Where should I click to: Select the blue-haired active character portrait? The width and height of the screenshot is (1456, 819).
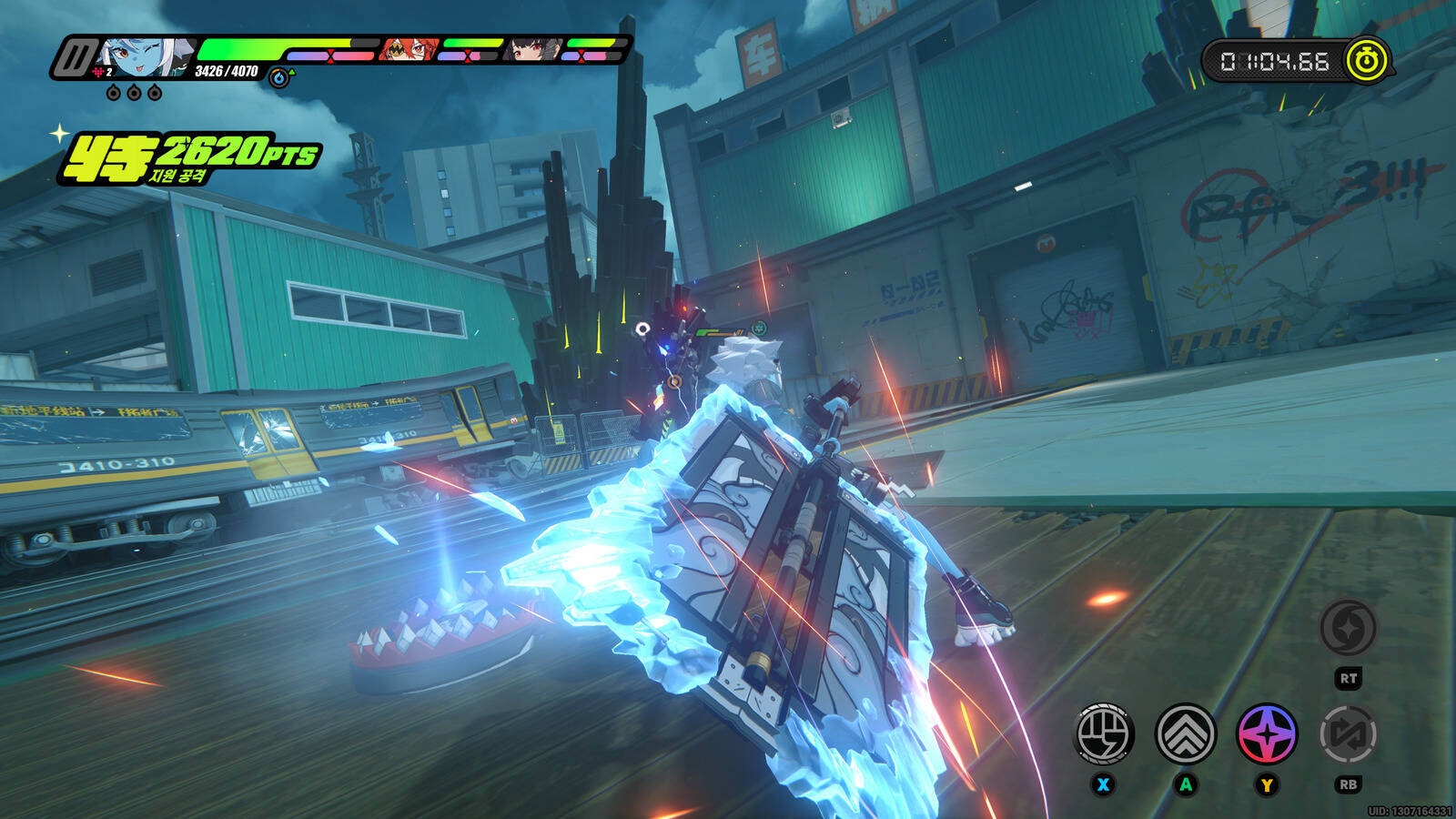[144, 56]
